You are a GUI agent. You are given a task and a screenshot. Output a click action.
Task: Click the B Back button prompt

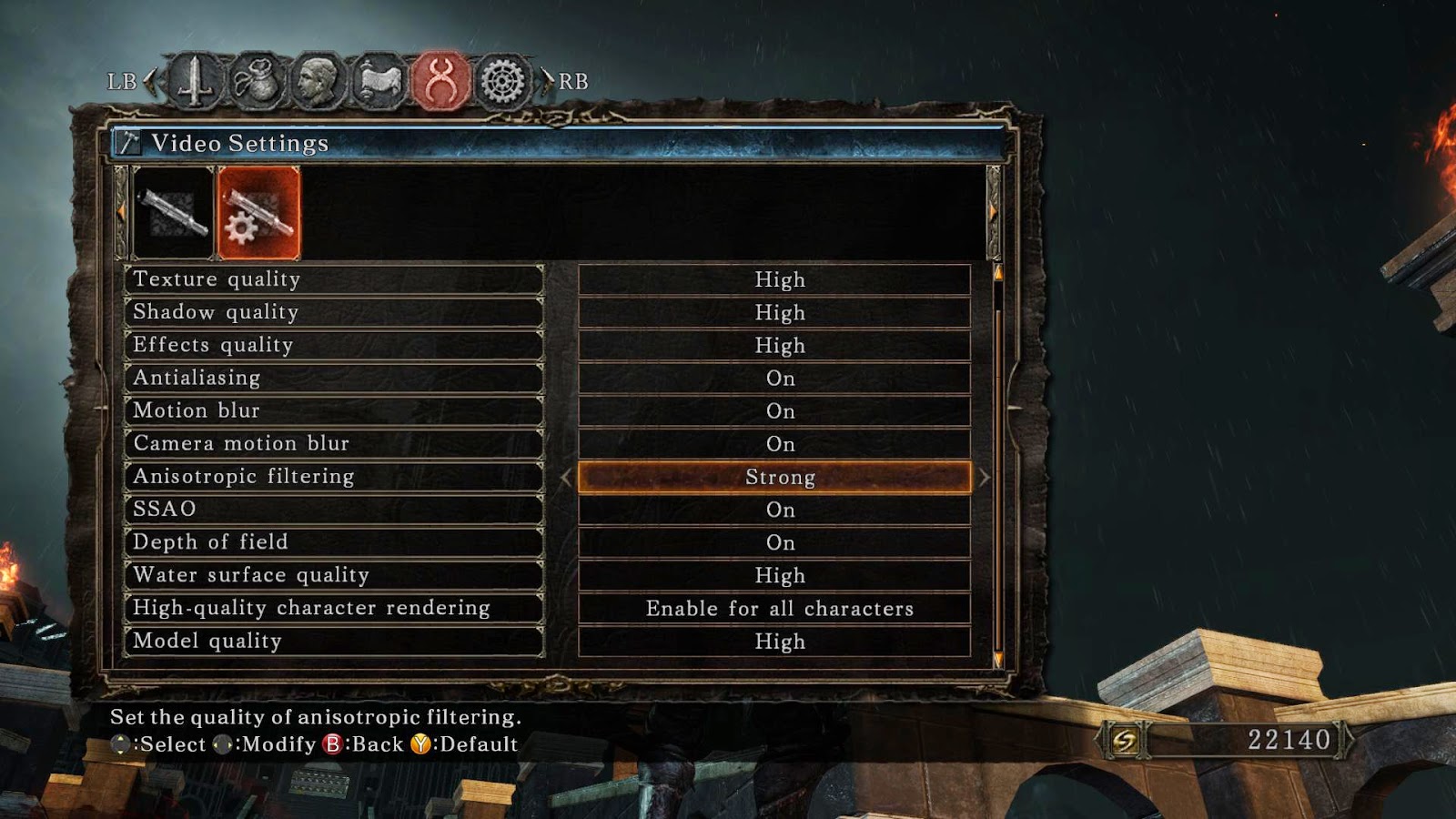(x=334, y=743)
